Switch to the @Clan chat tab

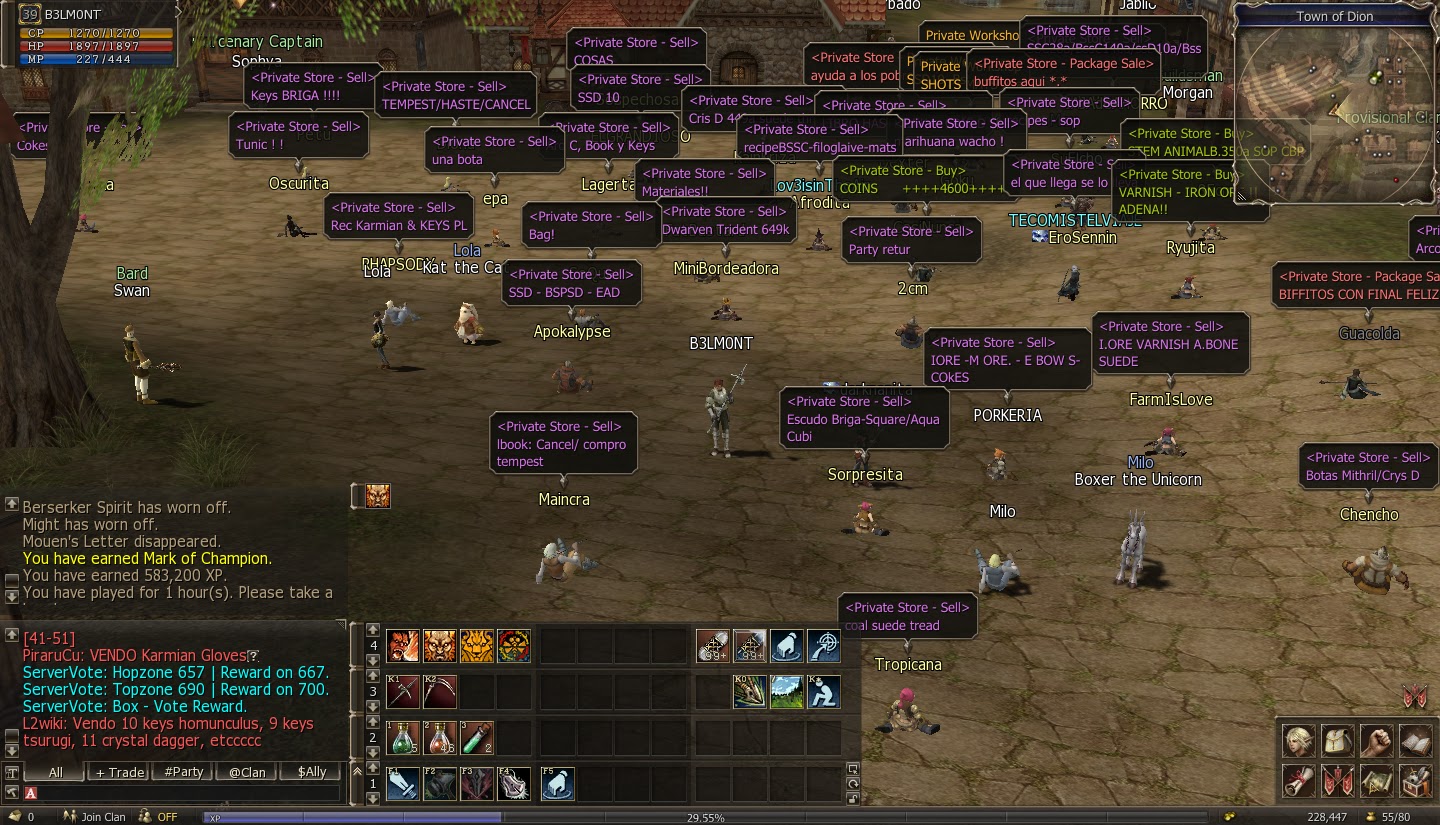[246, 772]
